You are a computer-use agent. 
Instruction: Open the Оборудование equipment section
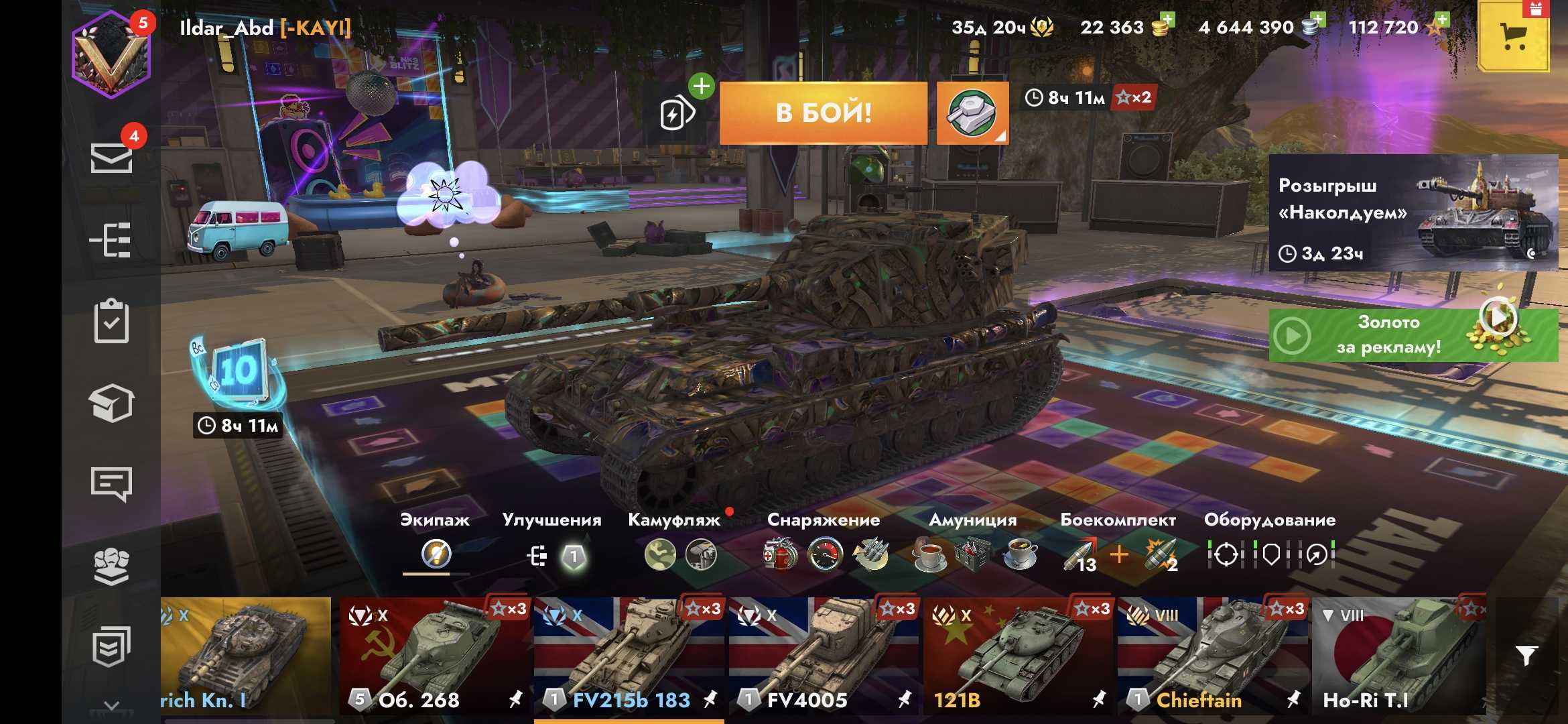[1270, 543]
